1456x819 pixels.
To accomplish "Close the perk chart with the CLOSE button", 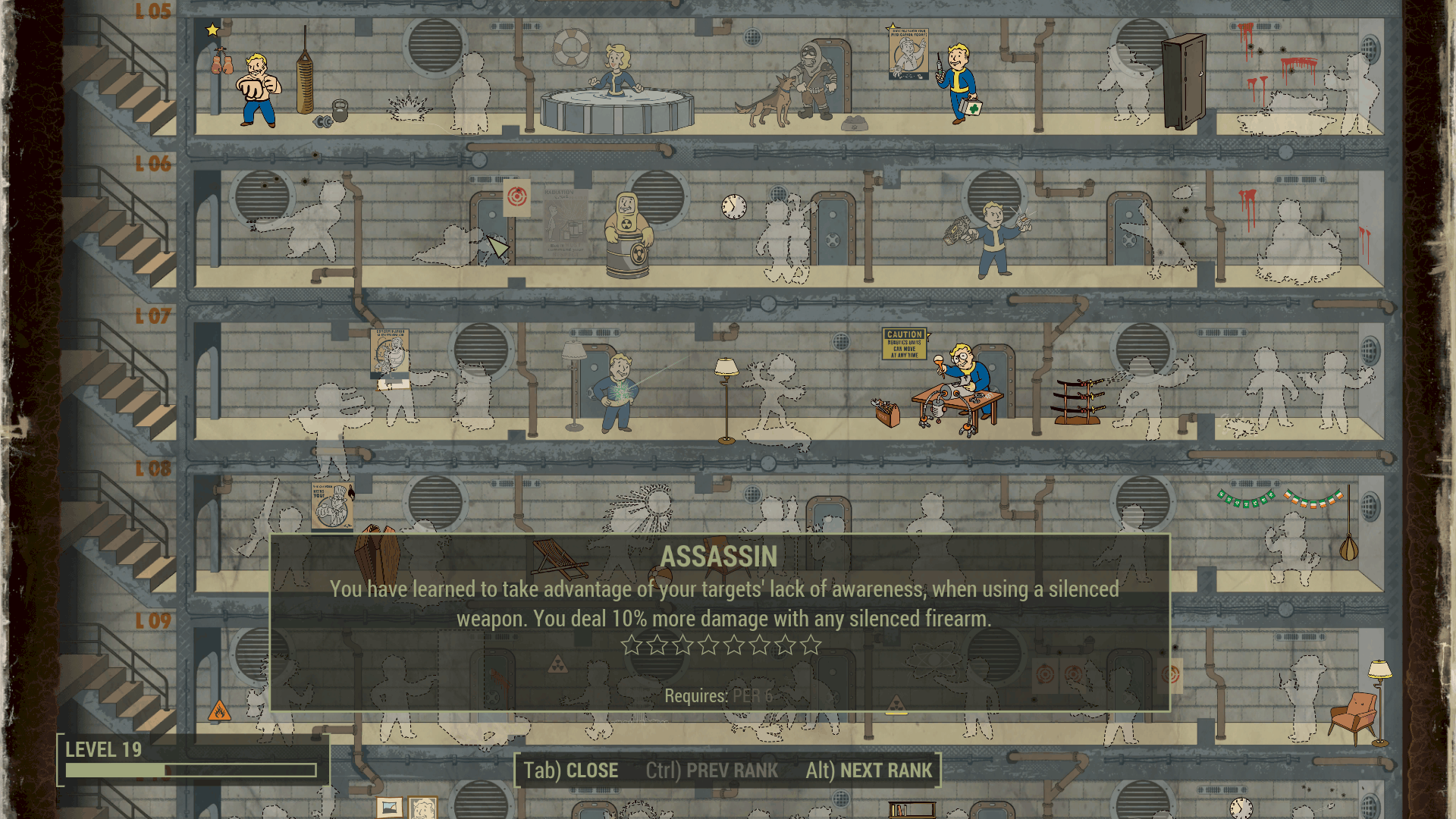I will [571, 770].
